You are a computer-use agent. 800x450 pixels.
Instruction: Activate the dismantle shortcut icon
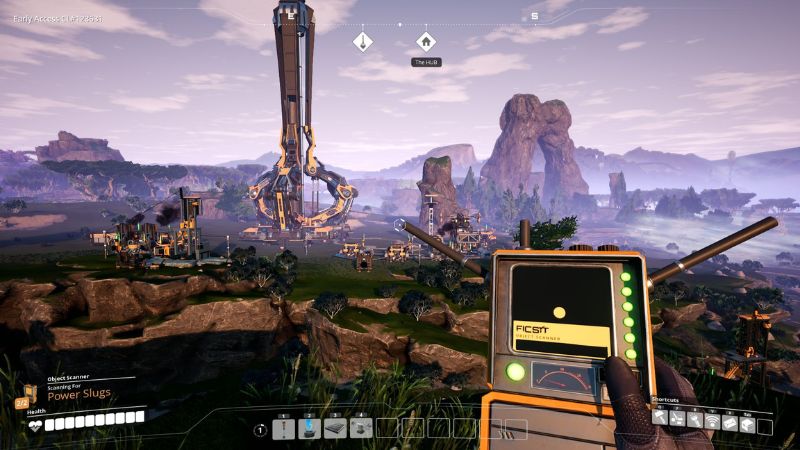pyautogui.click(x=677, y=420)
